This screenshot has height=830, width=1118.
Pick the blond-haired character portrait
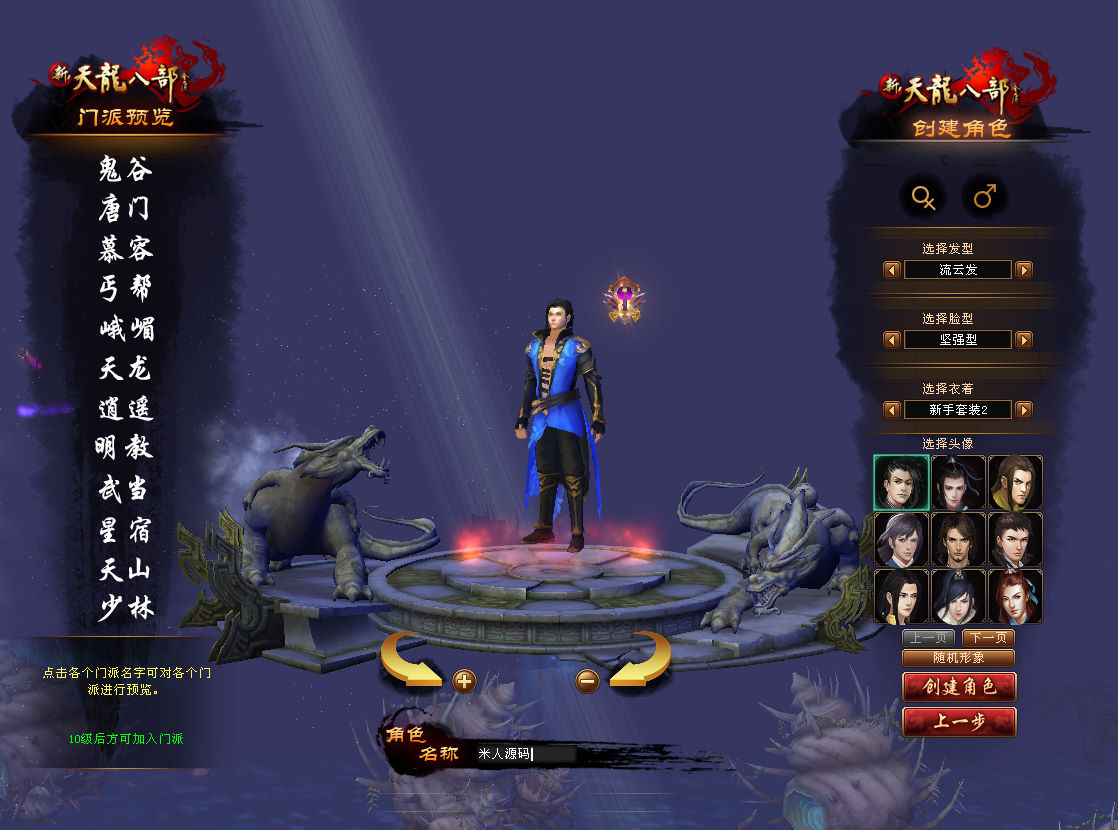coord(1015,482)
